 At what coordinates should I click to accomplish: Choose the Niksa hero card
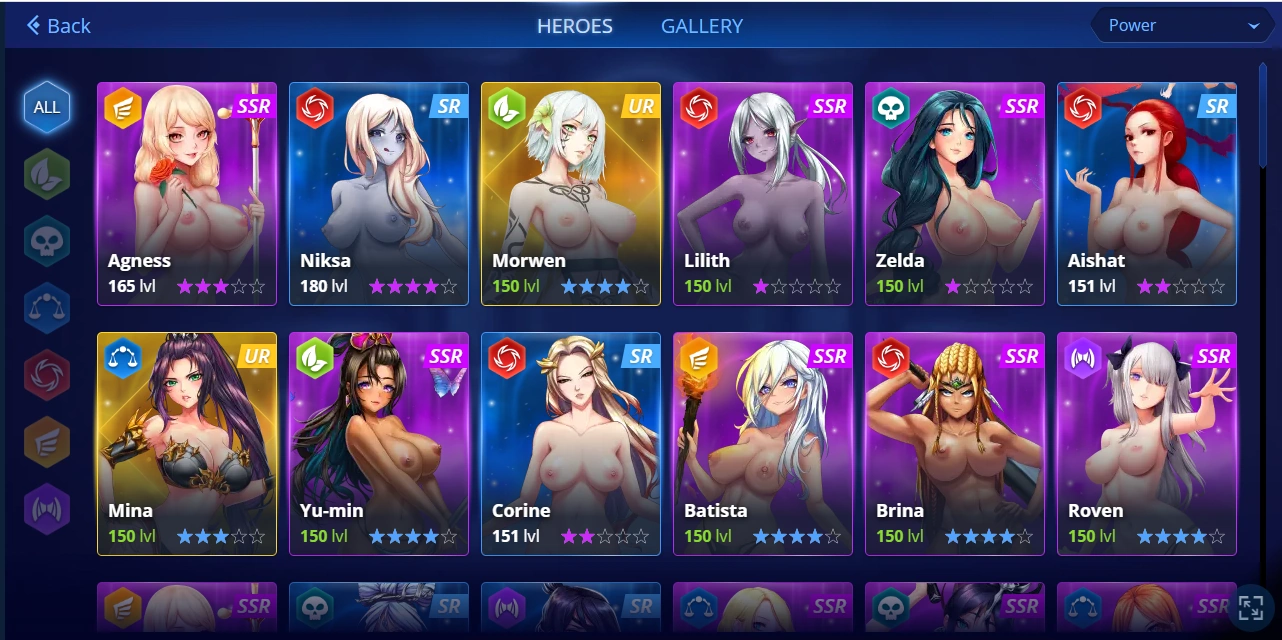tap(379, 194)
